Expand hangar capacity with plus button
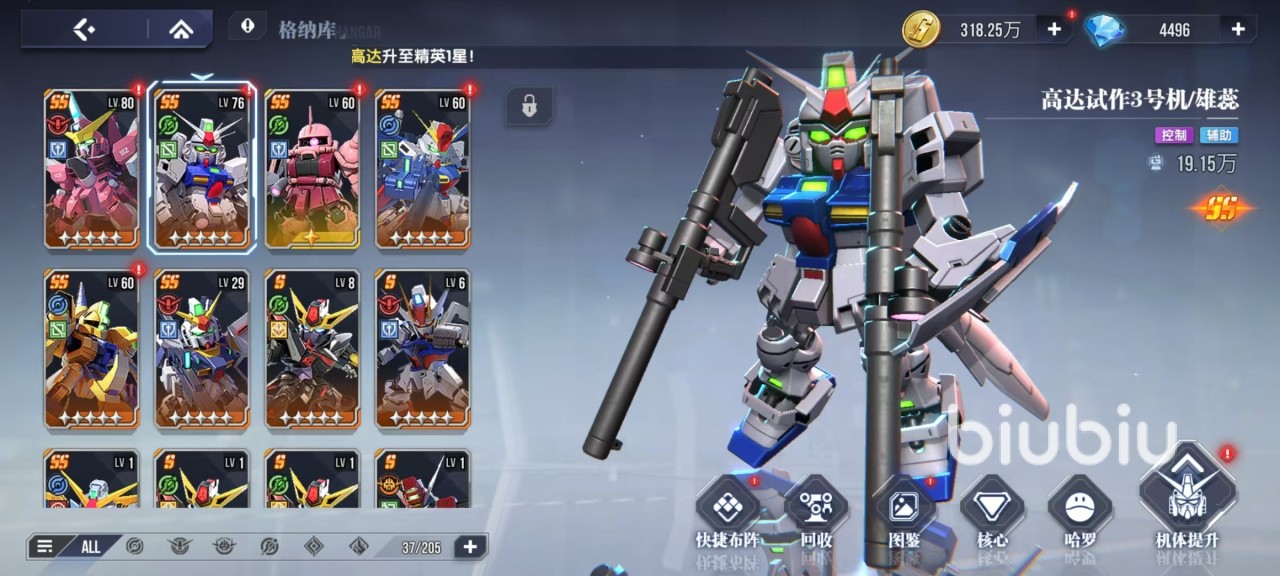1280x576 pixels. coord(470,546)
